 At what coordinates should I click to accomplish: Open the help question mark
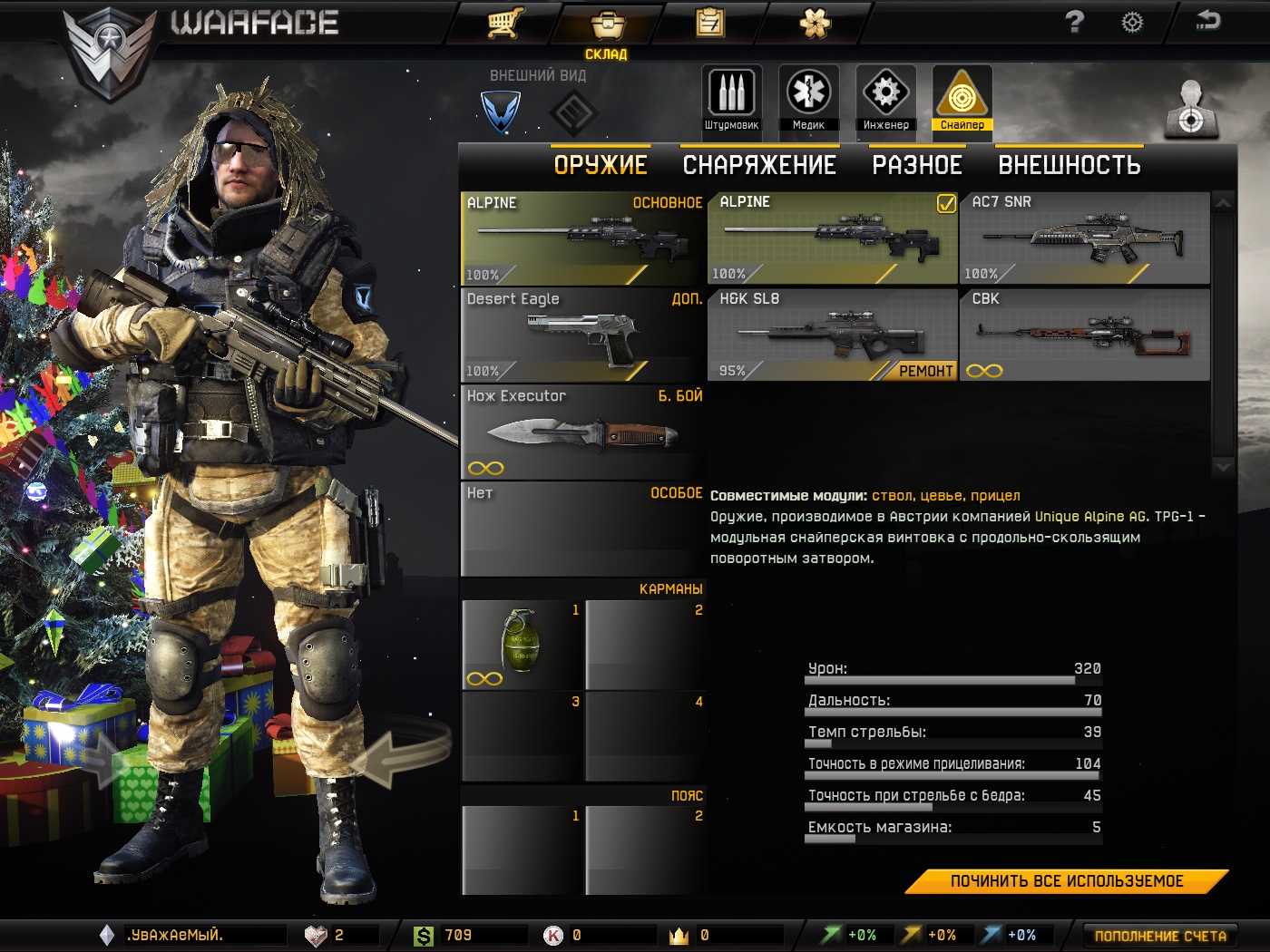coord(1074,22)
